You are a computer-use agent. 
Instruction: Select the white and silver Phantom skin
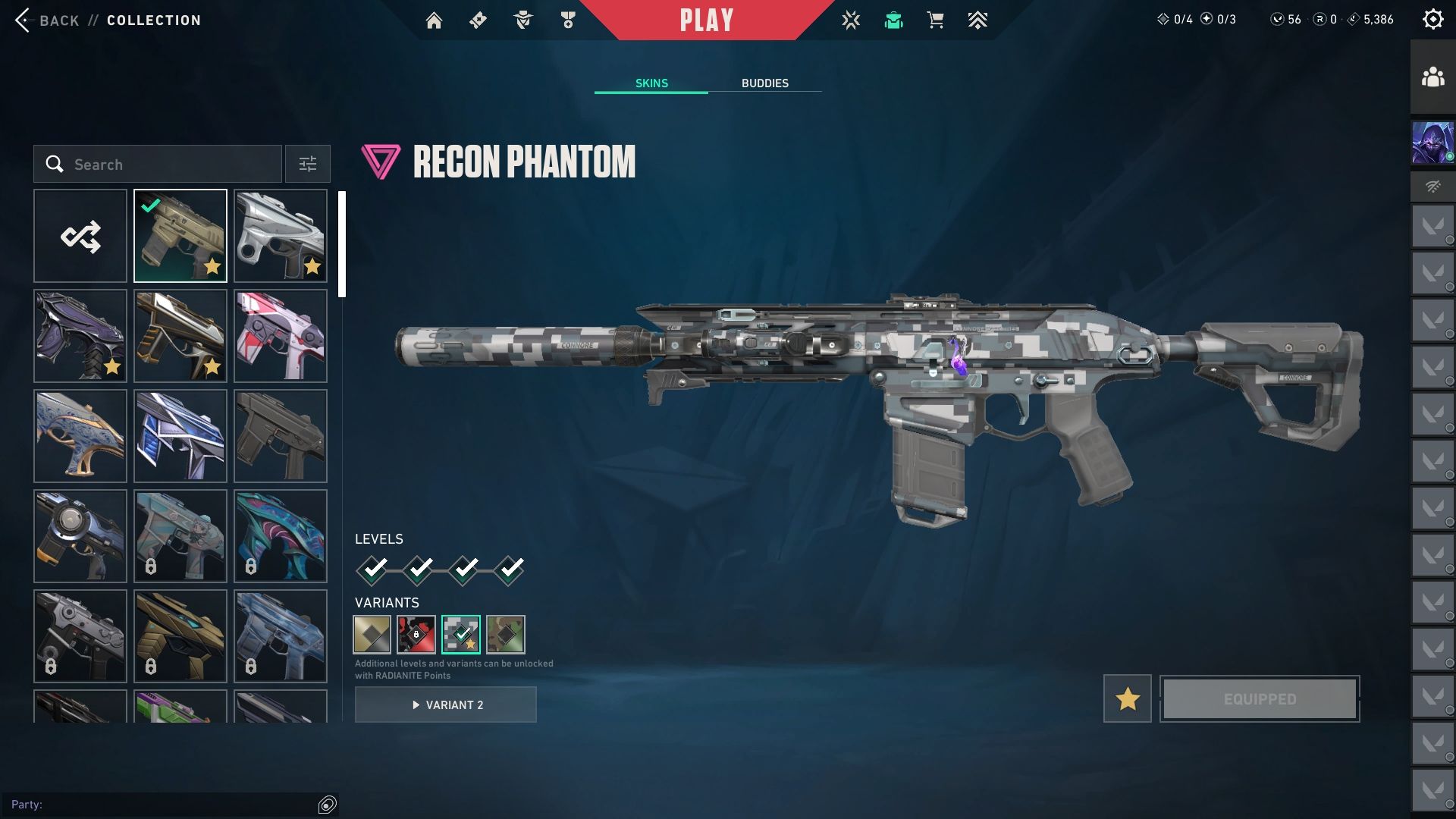[x=281, y=237]
